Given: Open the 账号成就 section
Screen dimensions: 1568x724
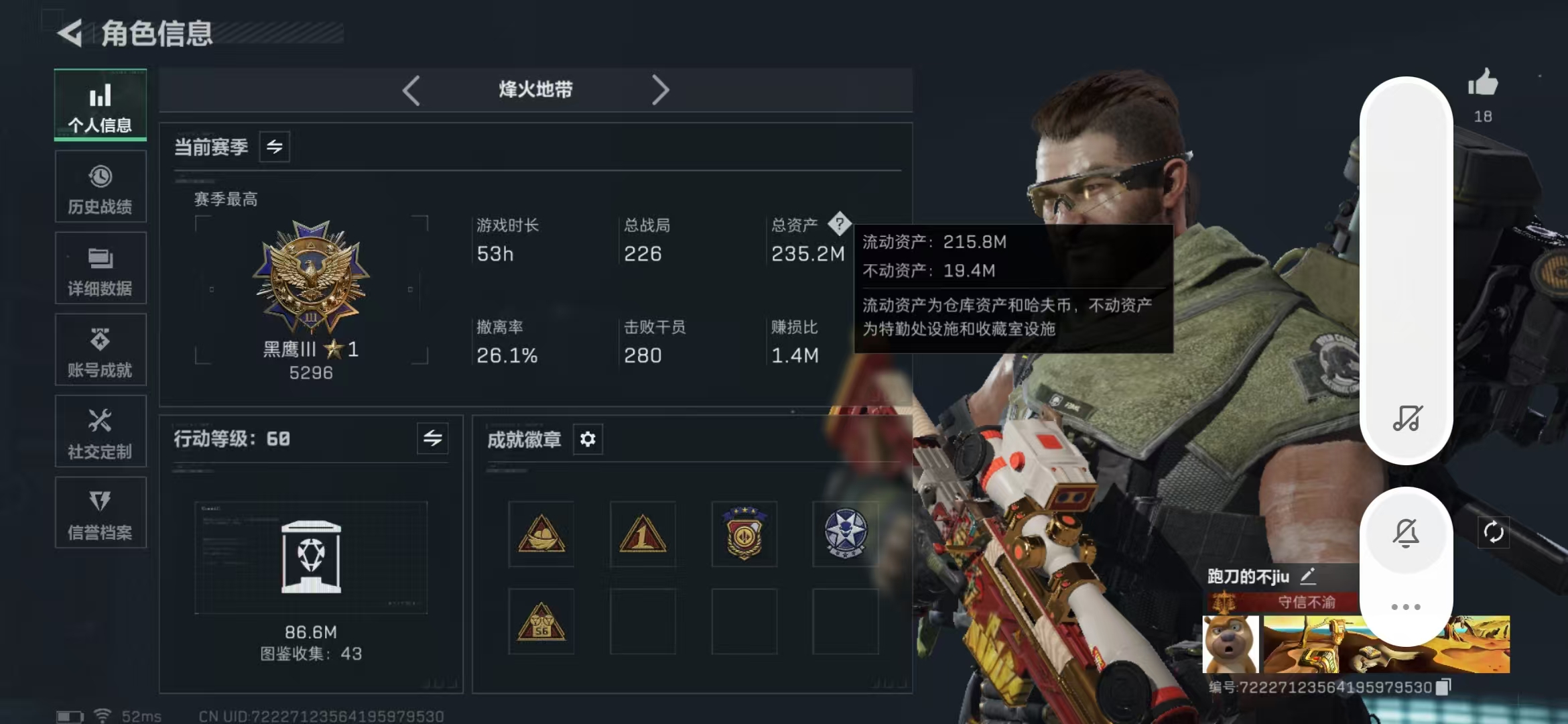Looking at the screenshot, I should pos(100,350).
